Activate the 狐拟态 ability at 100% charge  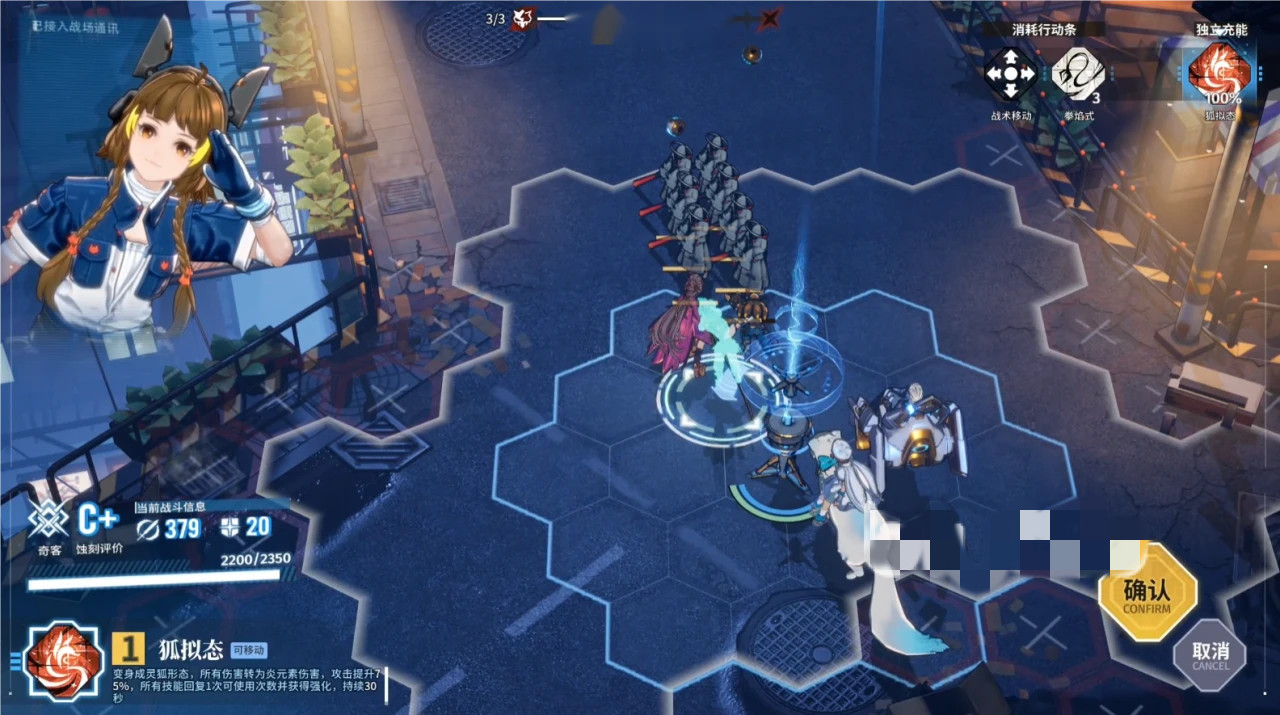[x=1219, y=73]
